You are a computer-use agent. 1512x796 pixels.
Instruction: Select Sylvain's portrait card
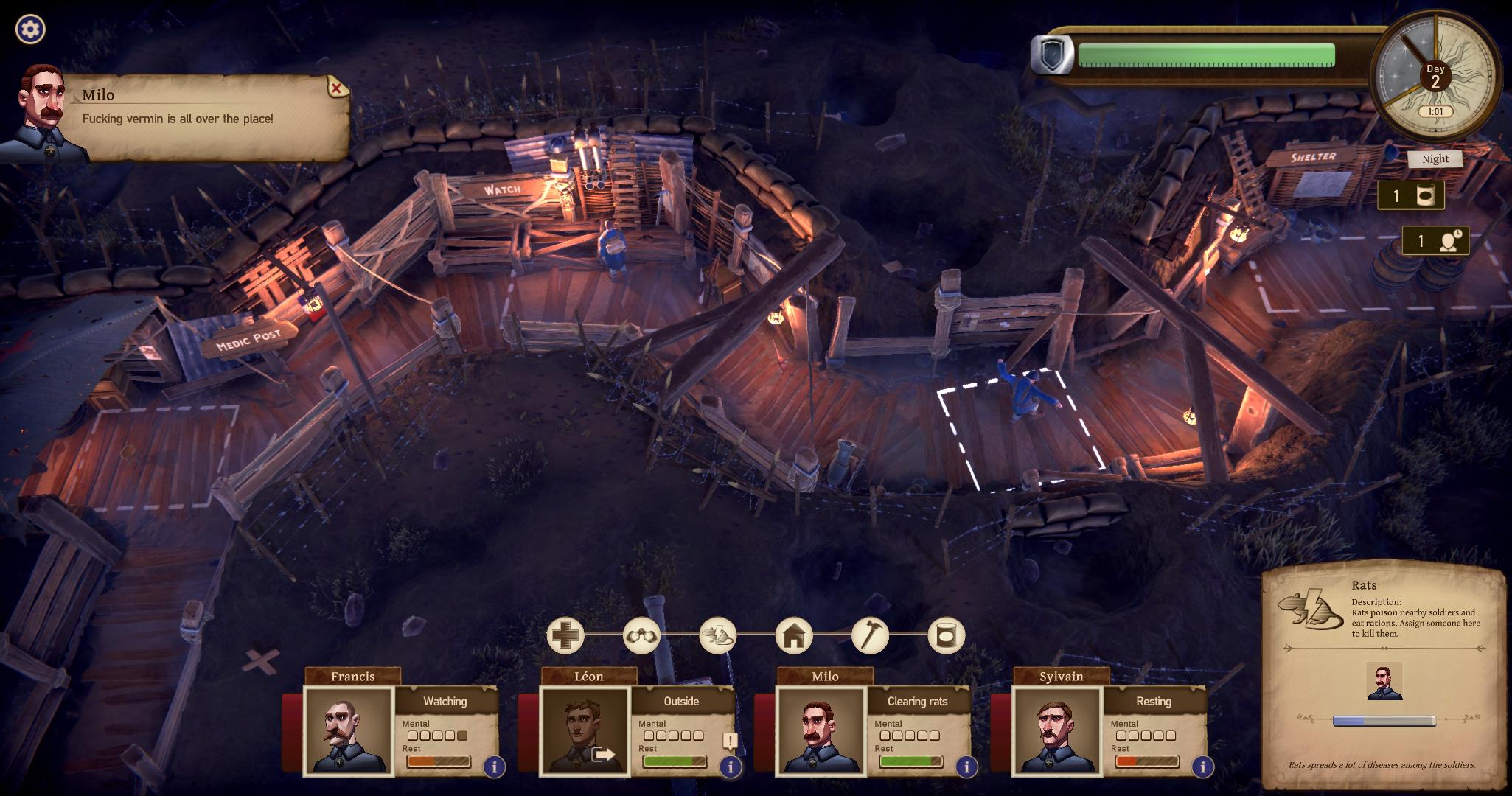[x=1057, y=730]
